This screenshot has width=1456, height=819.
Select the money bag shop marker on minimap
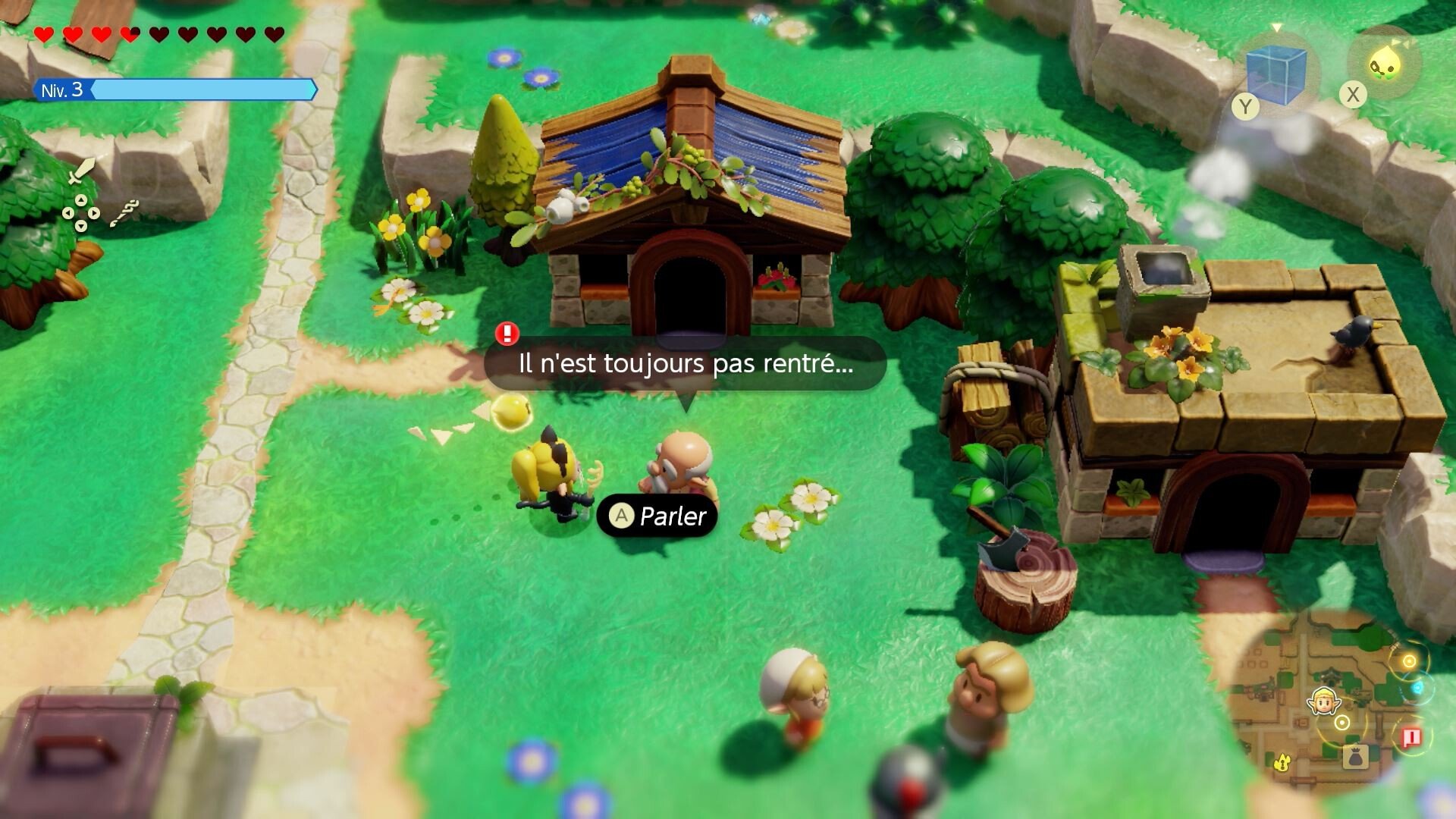pyautogui.click(x=1354, y=756)
